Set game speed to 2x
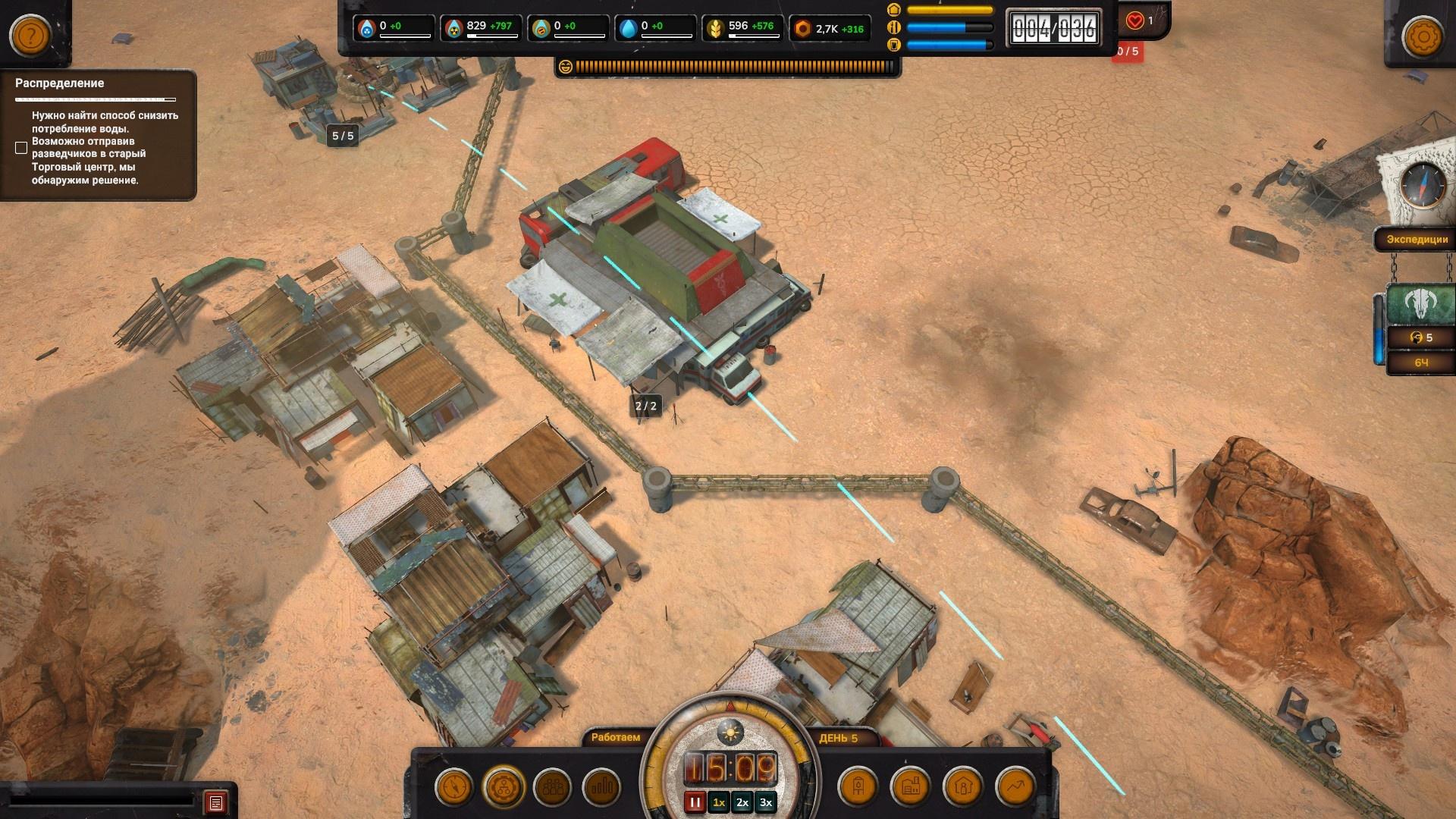The width and height of the screenshot is (1456, 819). pyautogui.click(x=742, y=802)
